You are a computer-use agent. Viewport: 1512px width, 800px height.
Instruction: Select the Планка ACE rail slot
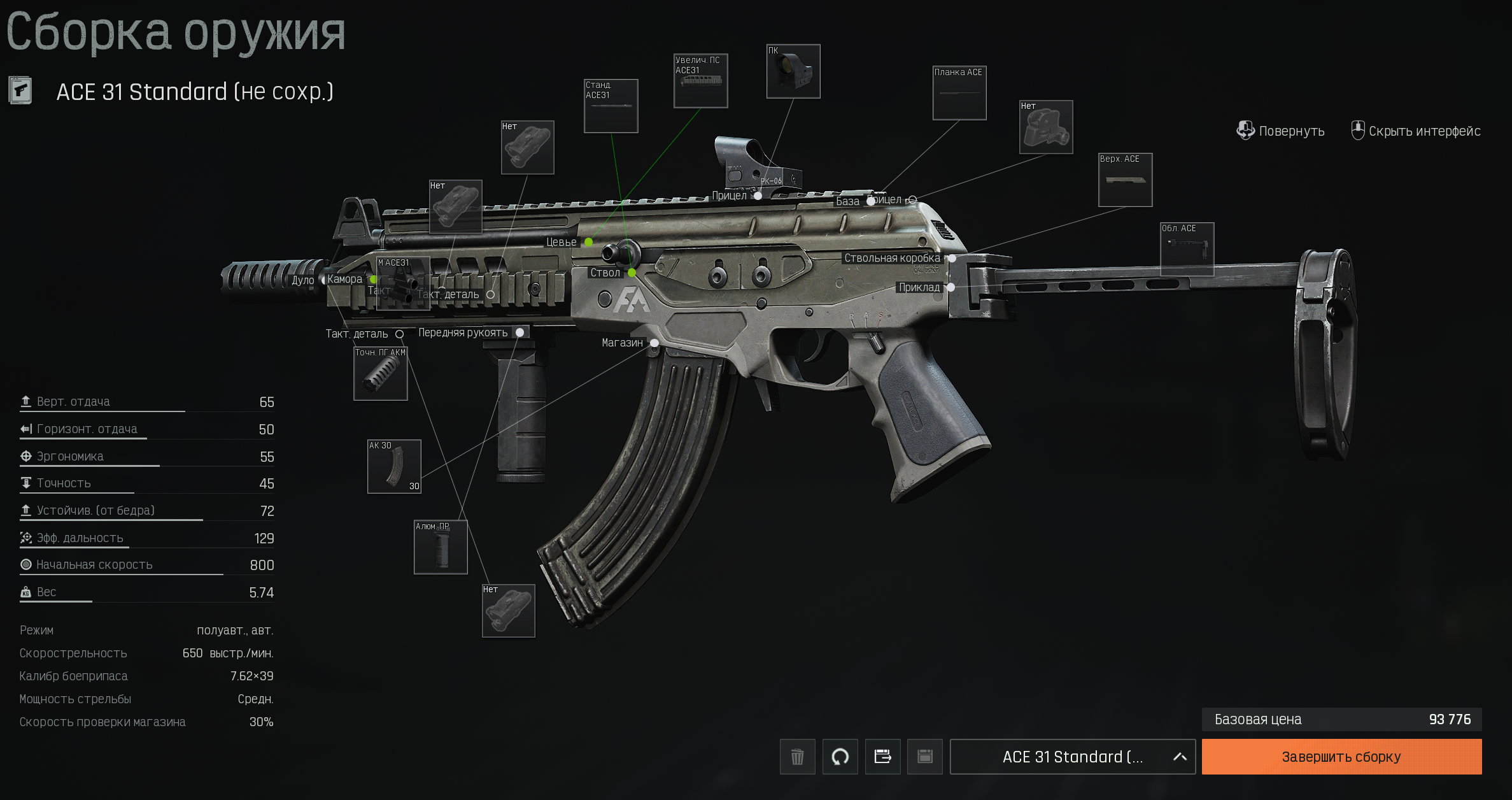[959, 93]
